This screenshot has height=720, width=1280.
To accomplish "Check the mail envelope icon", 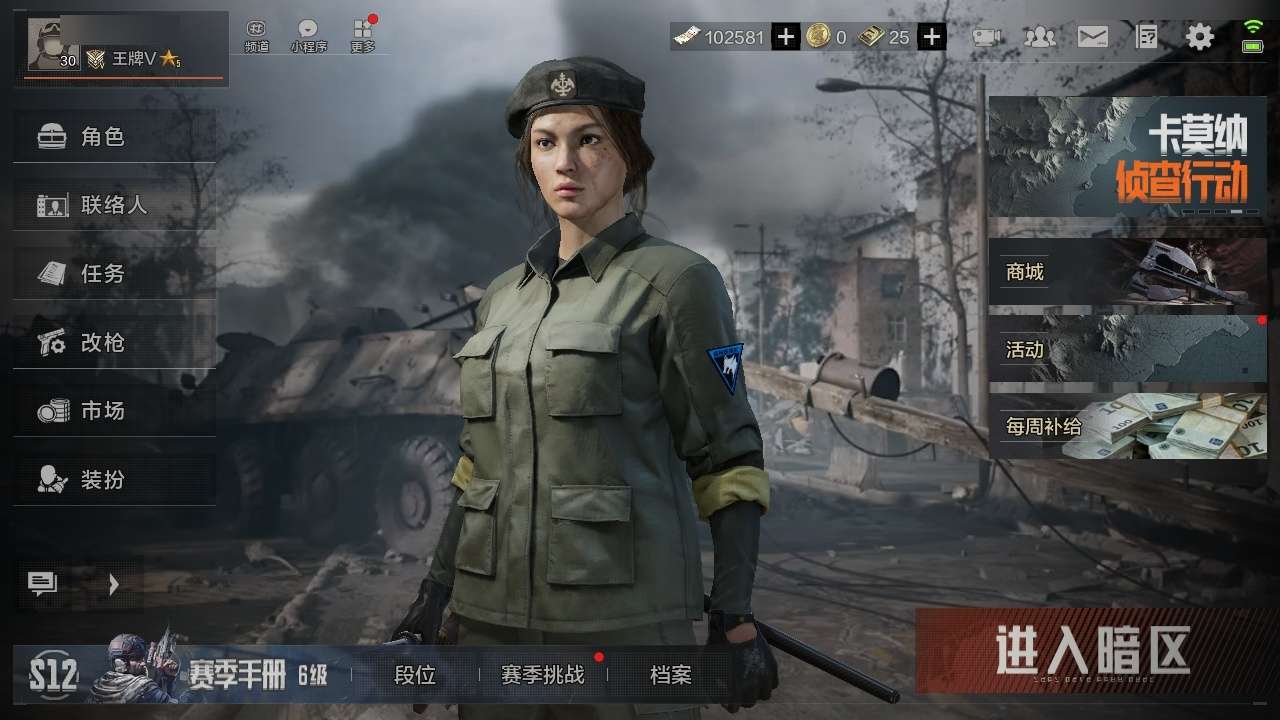I will [1092, 38].
